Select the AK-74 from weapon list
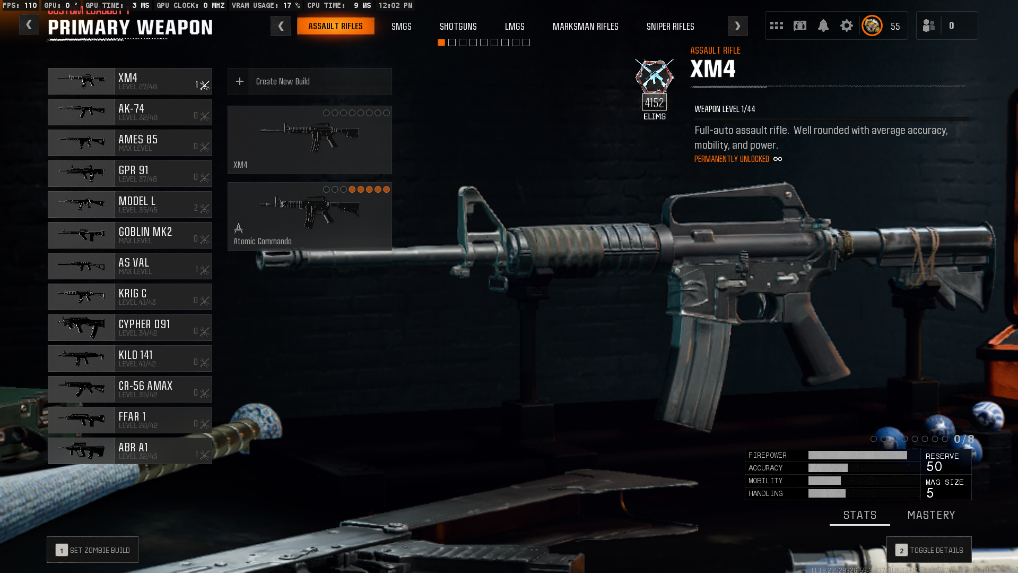Viewport: 1018px width, 573px height. pyautogui.click(x=129, y=112)
